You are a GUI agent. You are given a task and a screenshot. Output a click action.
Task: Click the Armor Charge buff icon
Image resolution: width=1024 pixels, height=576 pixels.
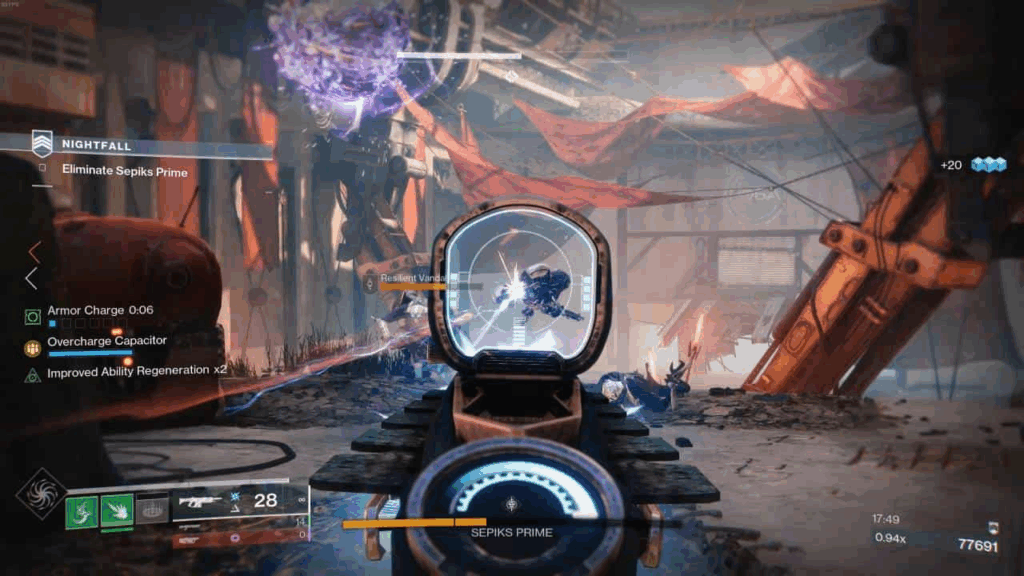33,316
